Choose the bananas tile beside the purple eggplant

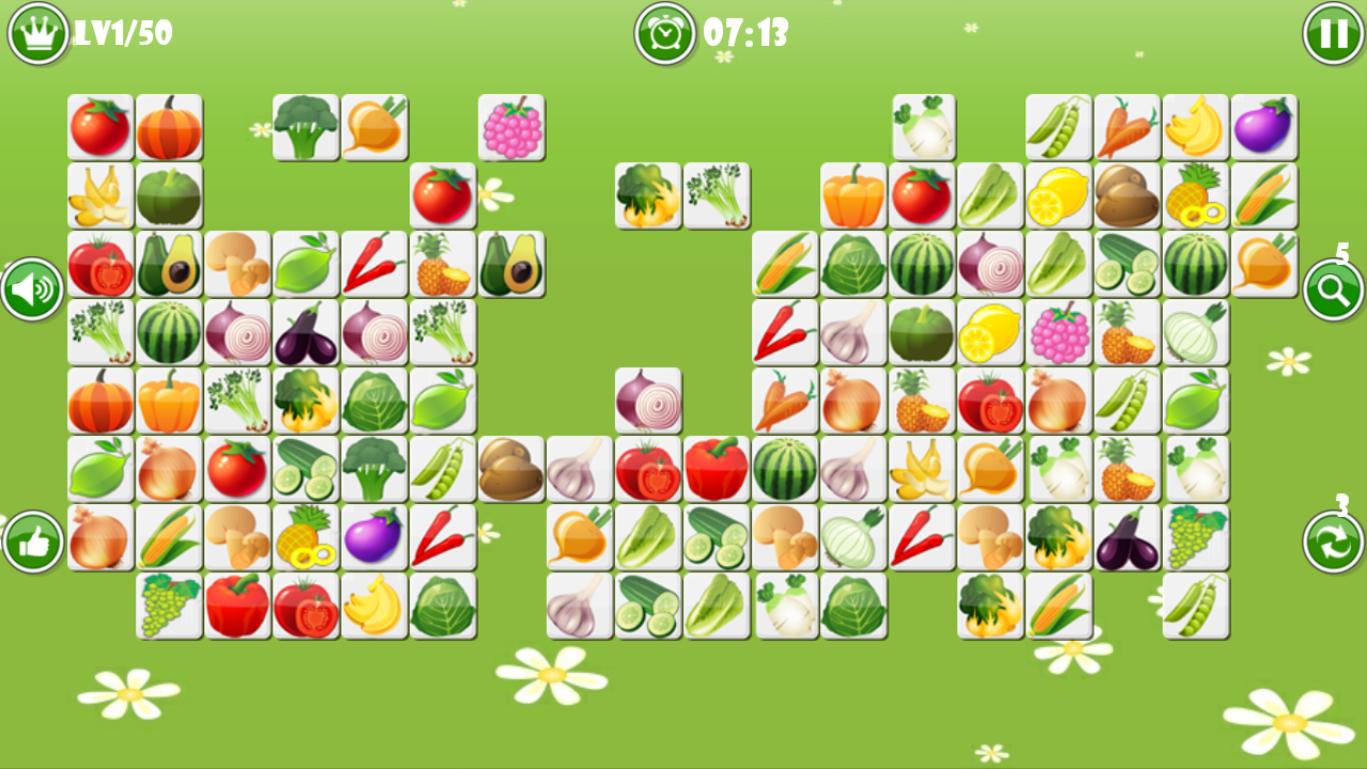point(1196,128)
